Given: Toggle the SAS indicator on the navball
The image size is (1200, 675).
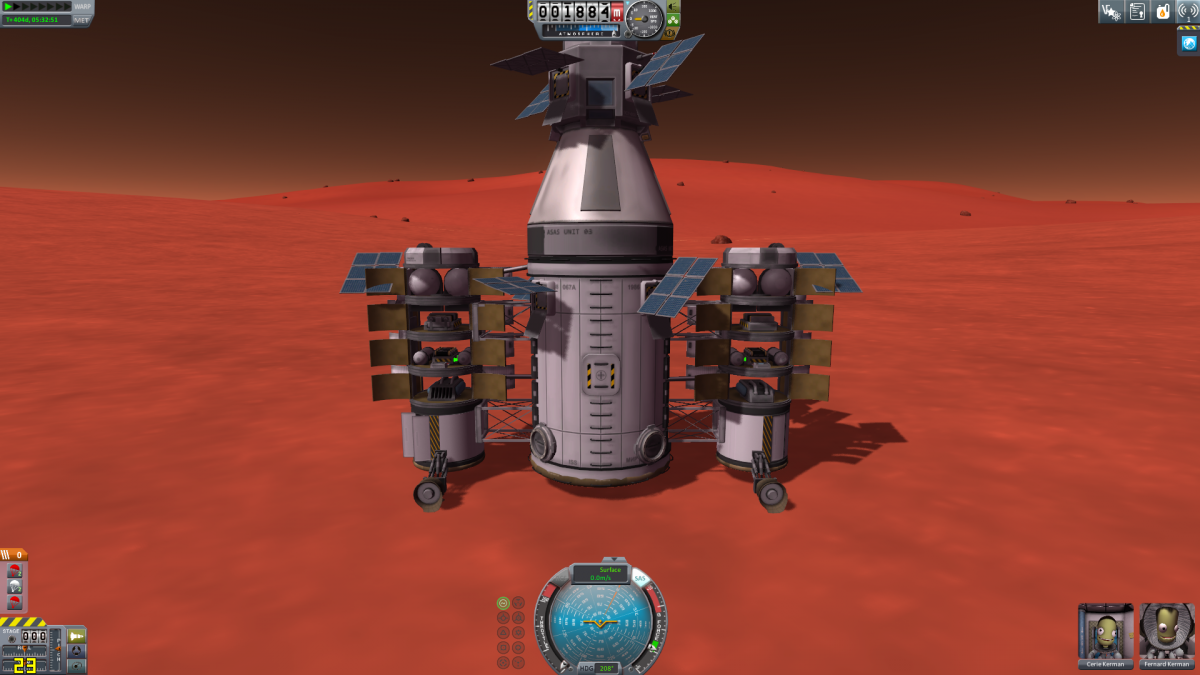Looking at the screenshot, I should [640, 579].
